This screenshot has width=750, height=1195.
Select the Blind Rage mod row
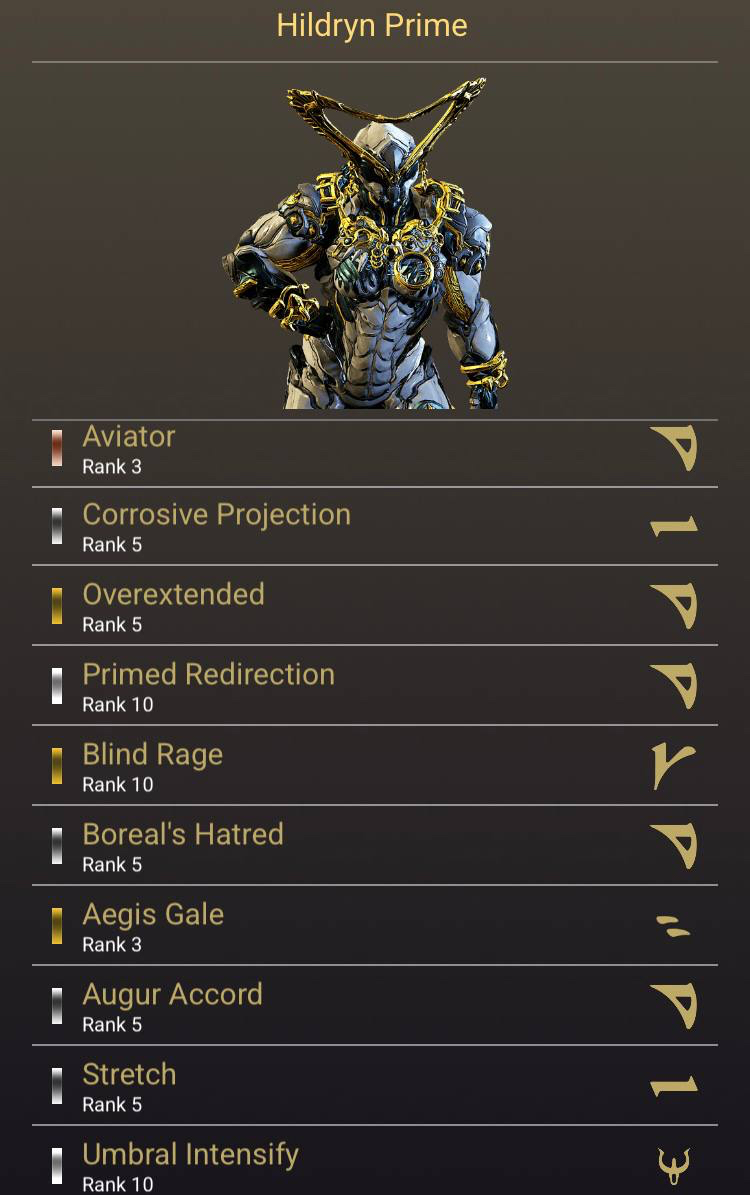374,767
